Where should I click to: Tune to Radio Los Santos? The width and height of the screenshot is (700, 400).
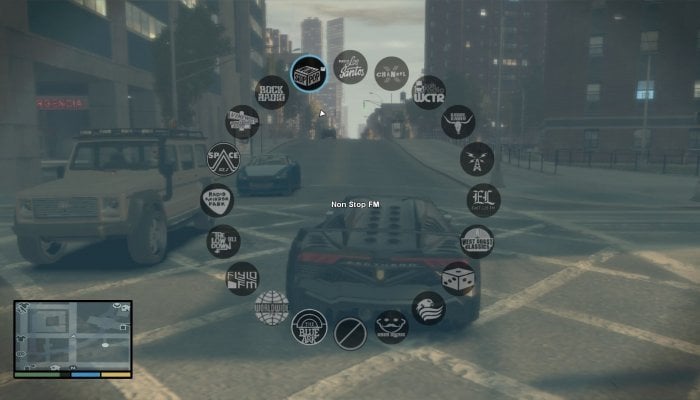349,67
